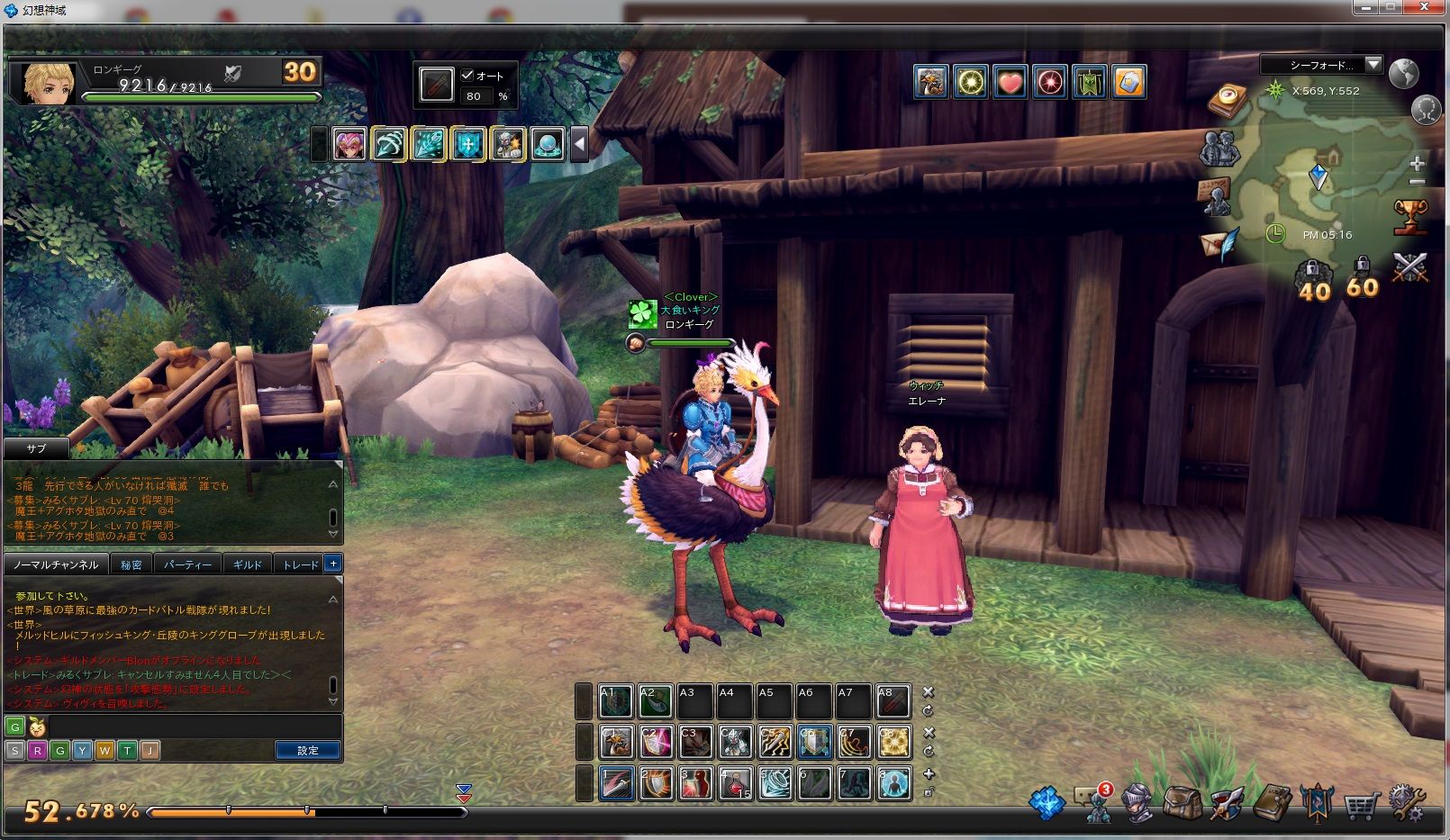Screen dimensions: 1450x840
Task: Close the game window
Action: click(1427, 8)
